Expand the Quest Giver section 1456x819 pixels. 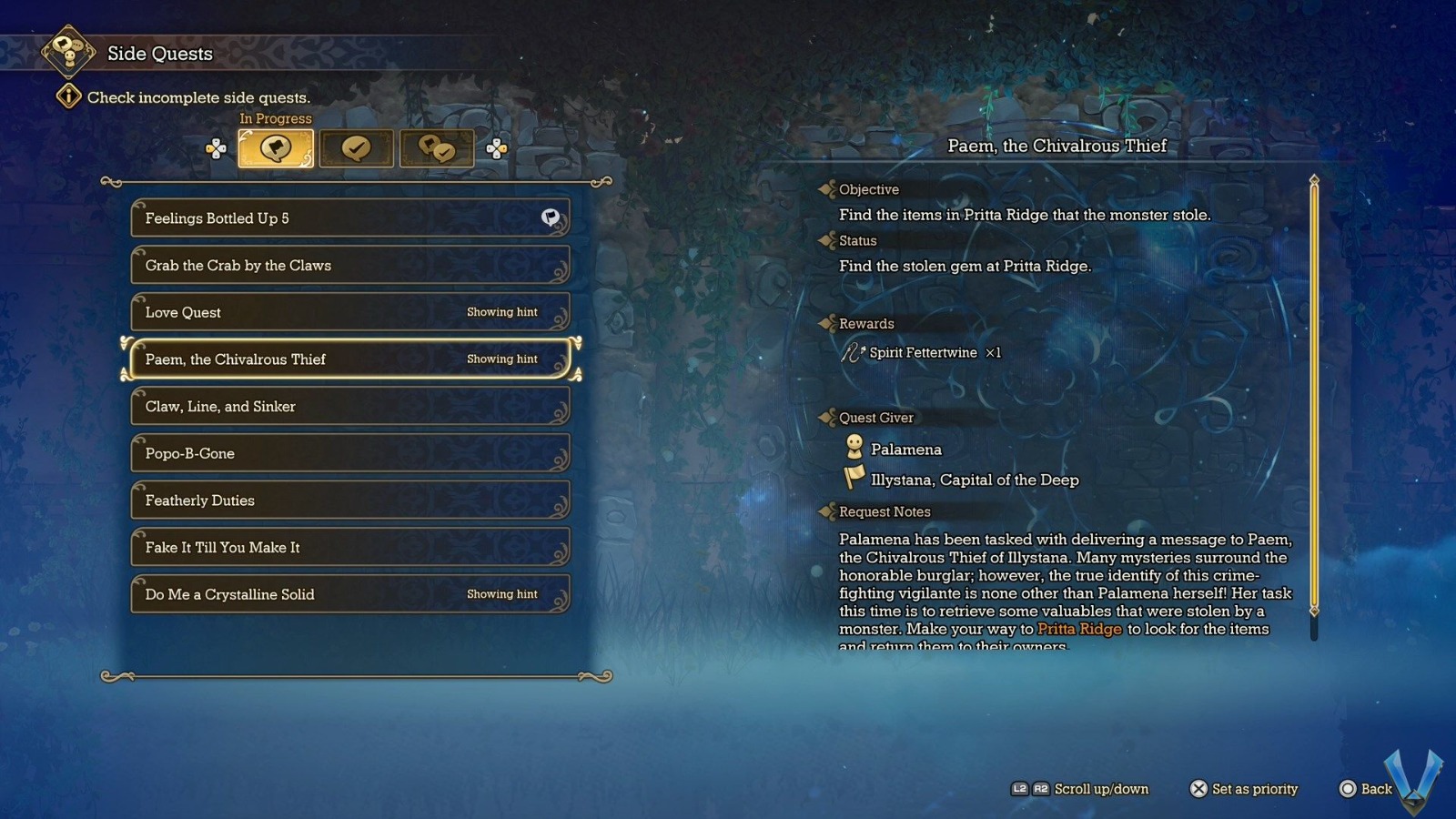pos(828,417)
